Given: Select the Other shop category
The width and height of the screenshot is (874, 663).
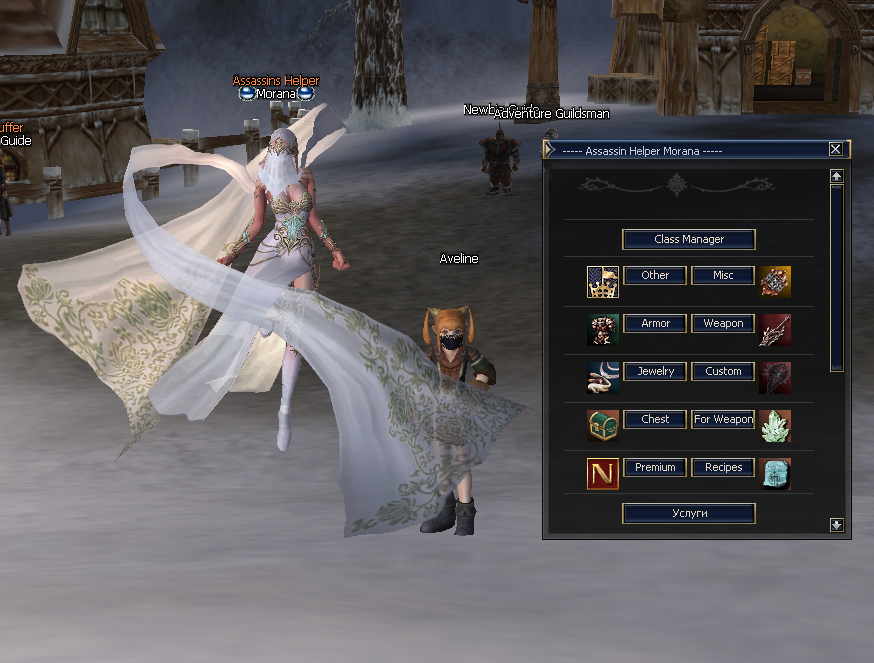Looking at the screenshot, I should point(655,275).
